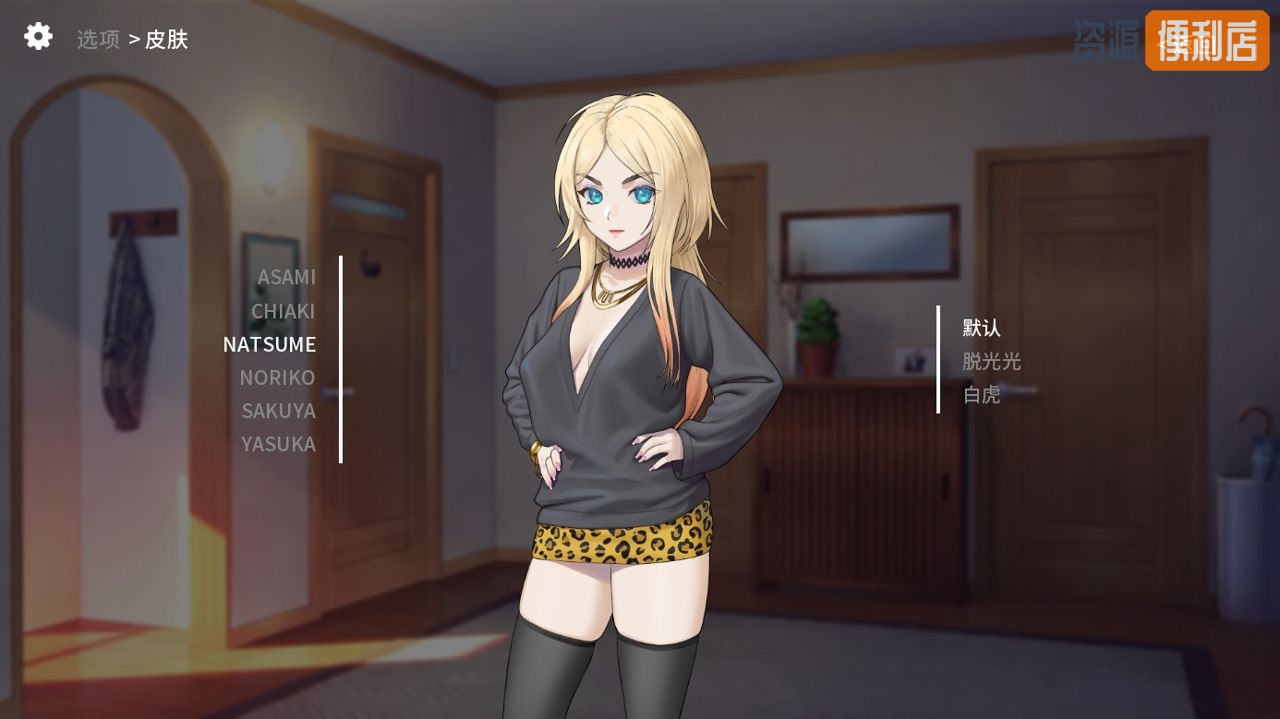
Task: Go back to the 选项 breadcrumb
Action: pos(98,40)
